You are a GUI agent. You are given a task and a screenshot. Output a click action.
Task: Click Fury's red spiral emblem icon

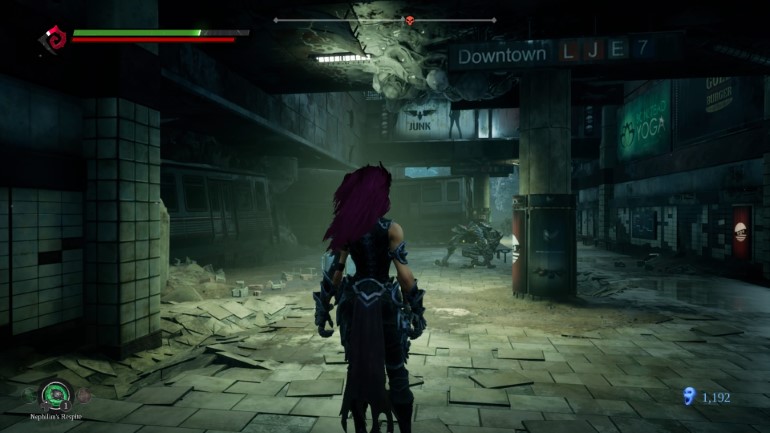[52, 41]
